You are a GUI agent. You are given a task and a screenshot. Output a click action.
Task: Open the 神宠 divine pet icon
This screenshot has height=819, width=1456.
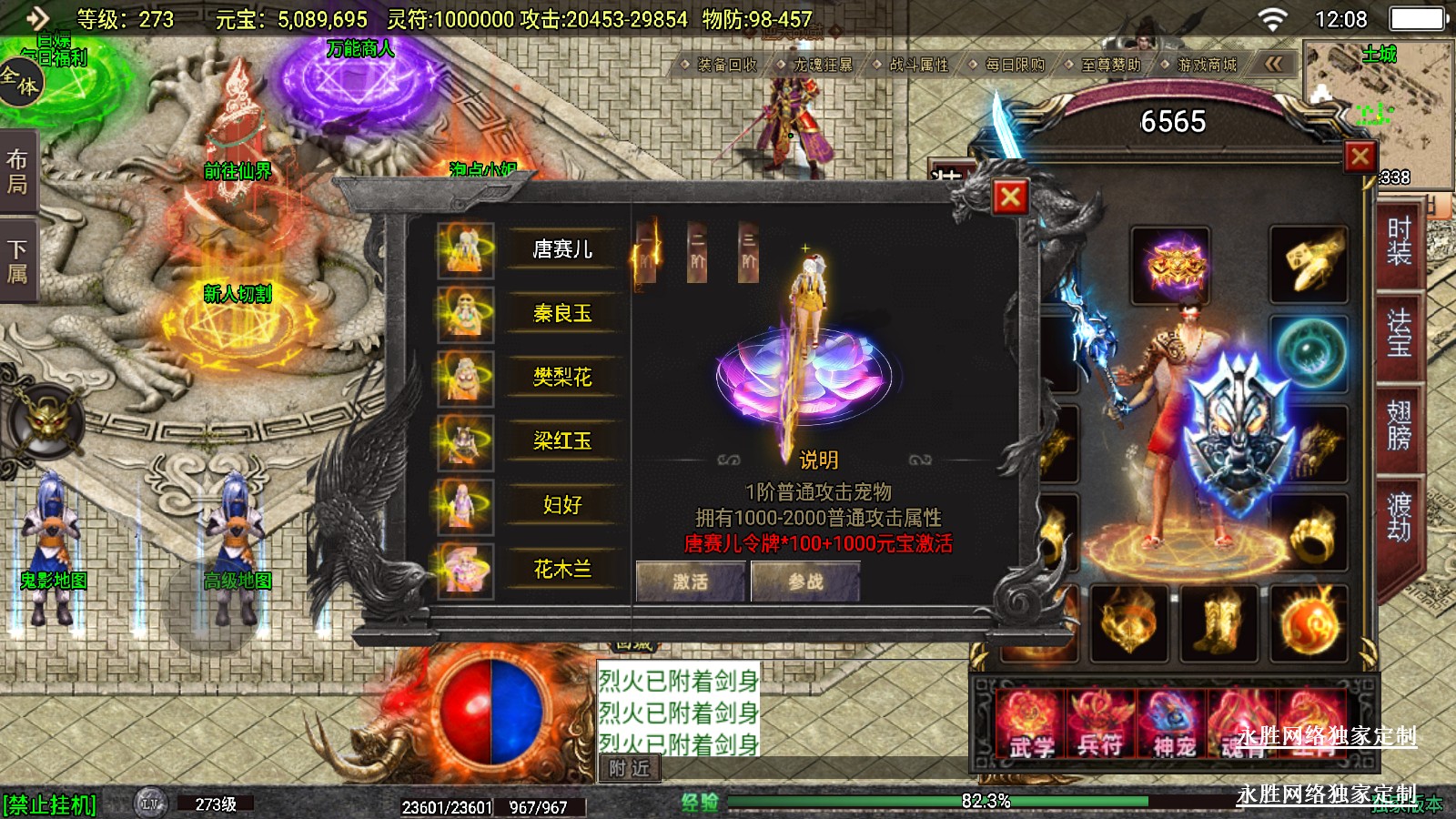(1174, 723)
